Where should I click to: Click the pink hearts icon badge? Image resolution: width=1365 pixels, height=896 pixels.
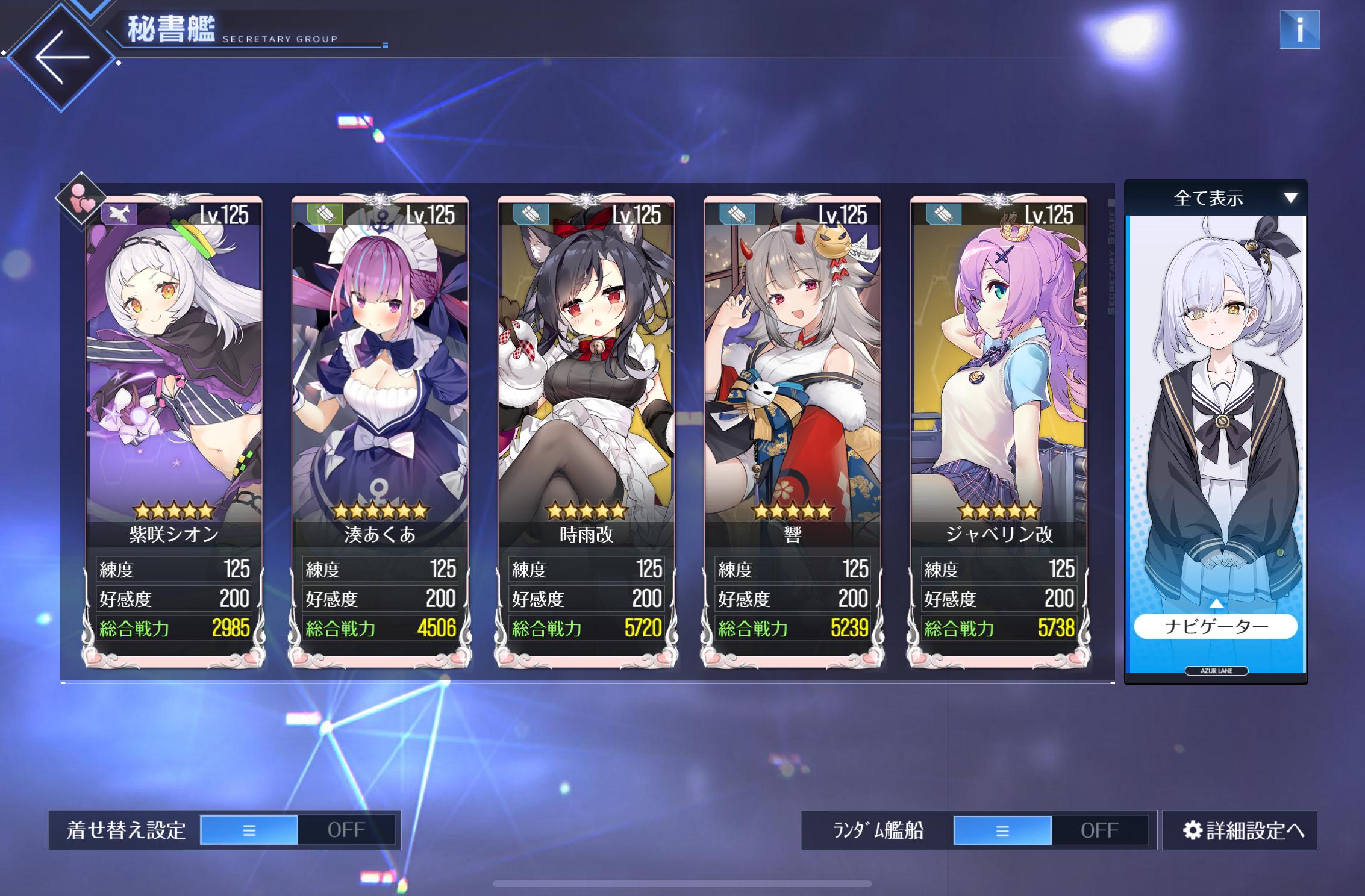tap(81, 198)
